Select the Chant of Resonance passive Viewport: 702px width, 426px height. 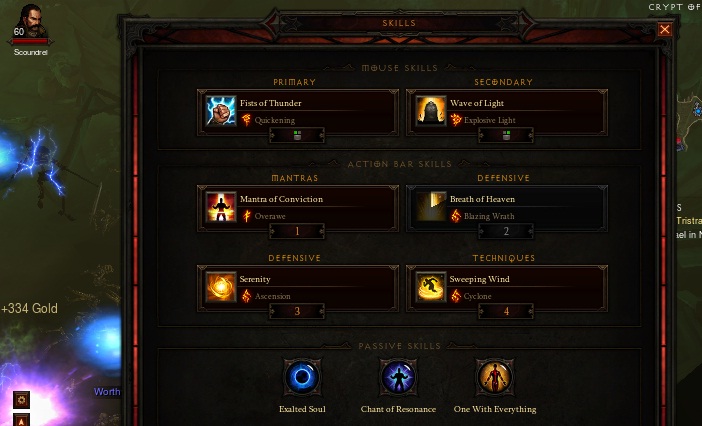pos(398,378)
